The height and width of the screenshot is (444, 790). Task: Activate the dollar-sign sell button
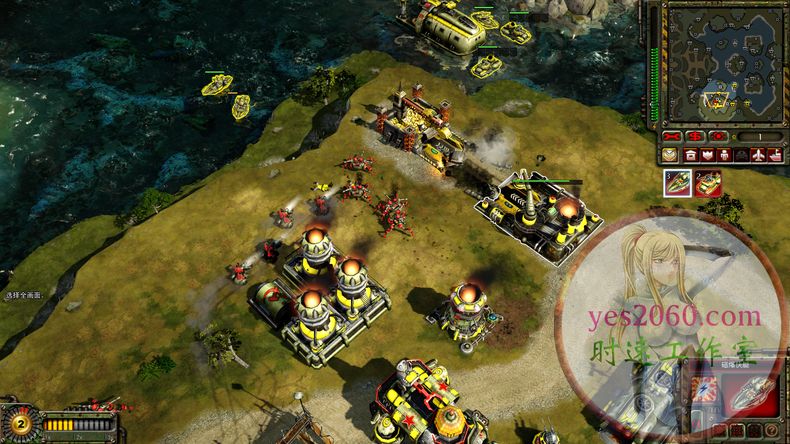[695, 136]
